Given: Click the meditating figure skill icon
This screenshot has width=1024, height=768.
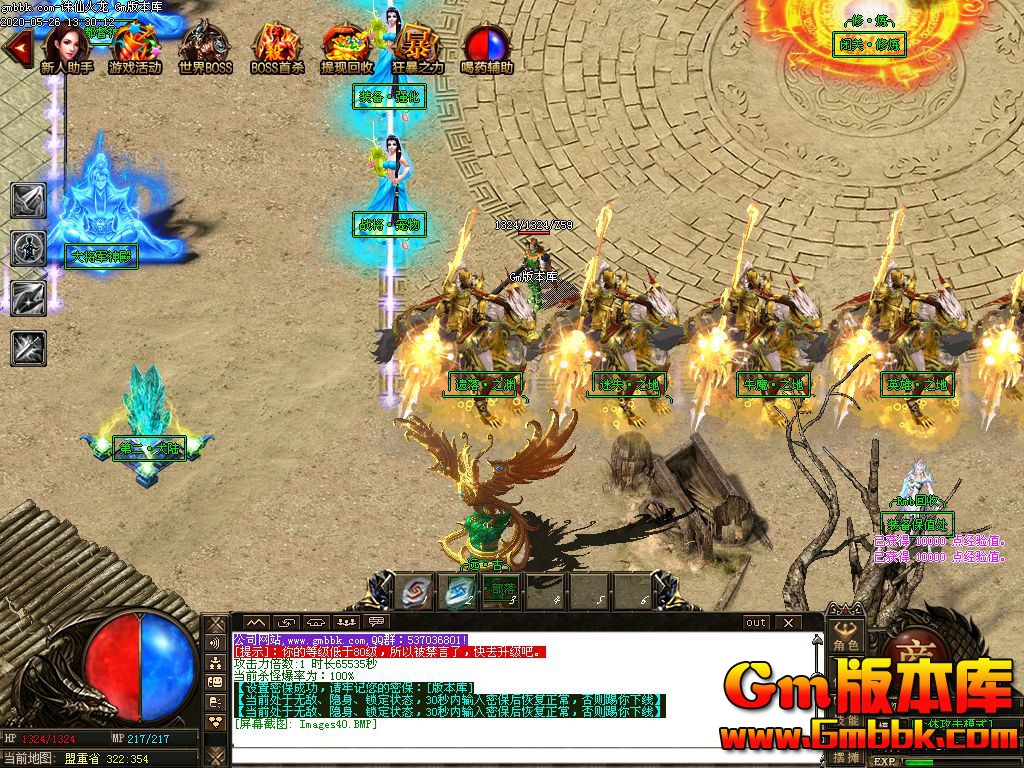Looking at the screenshot, I should (x=28, y=248).
